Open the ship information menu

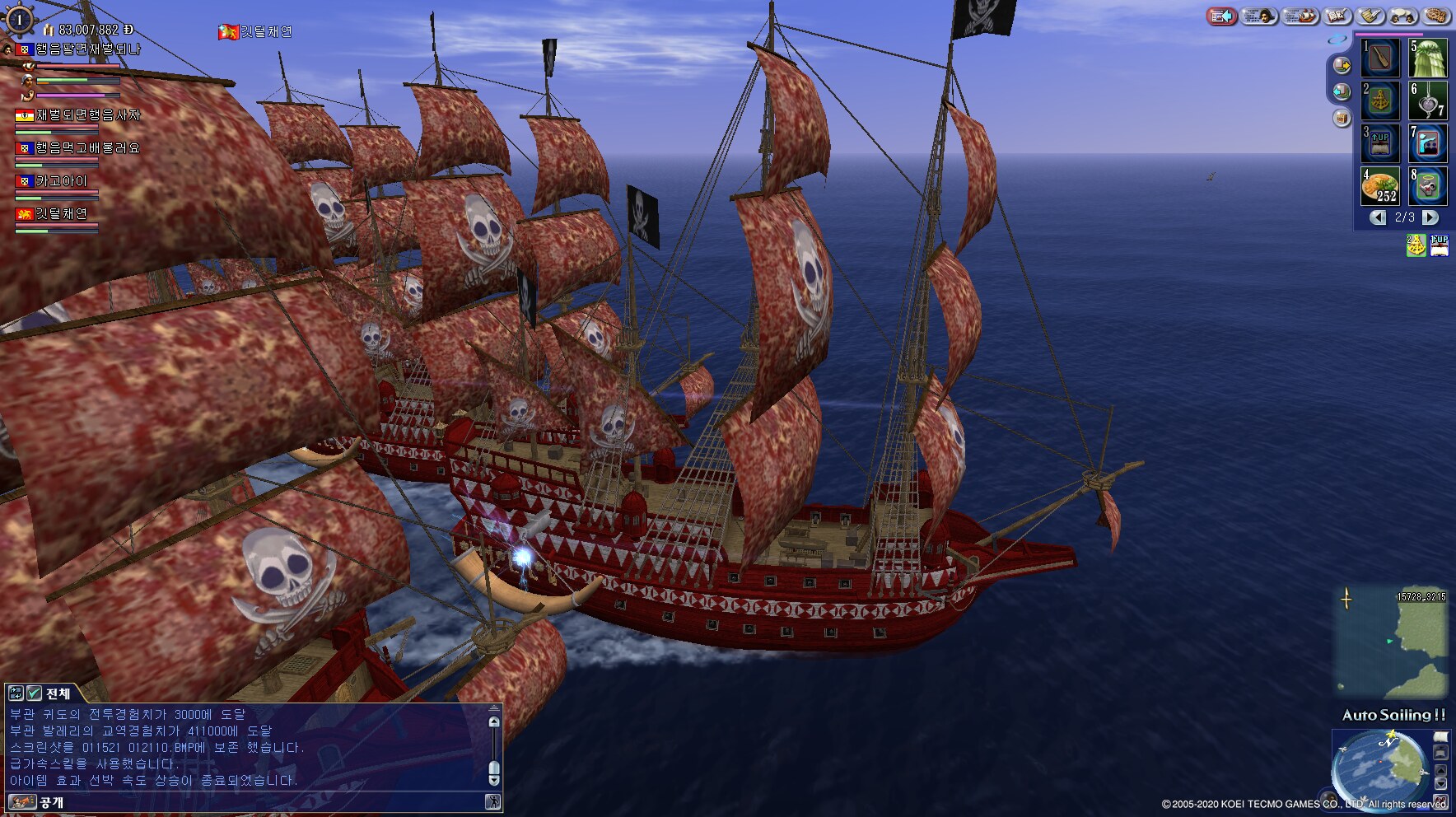coord(1300,16)
